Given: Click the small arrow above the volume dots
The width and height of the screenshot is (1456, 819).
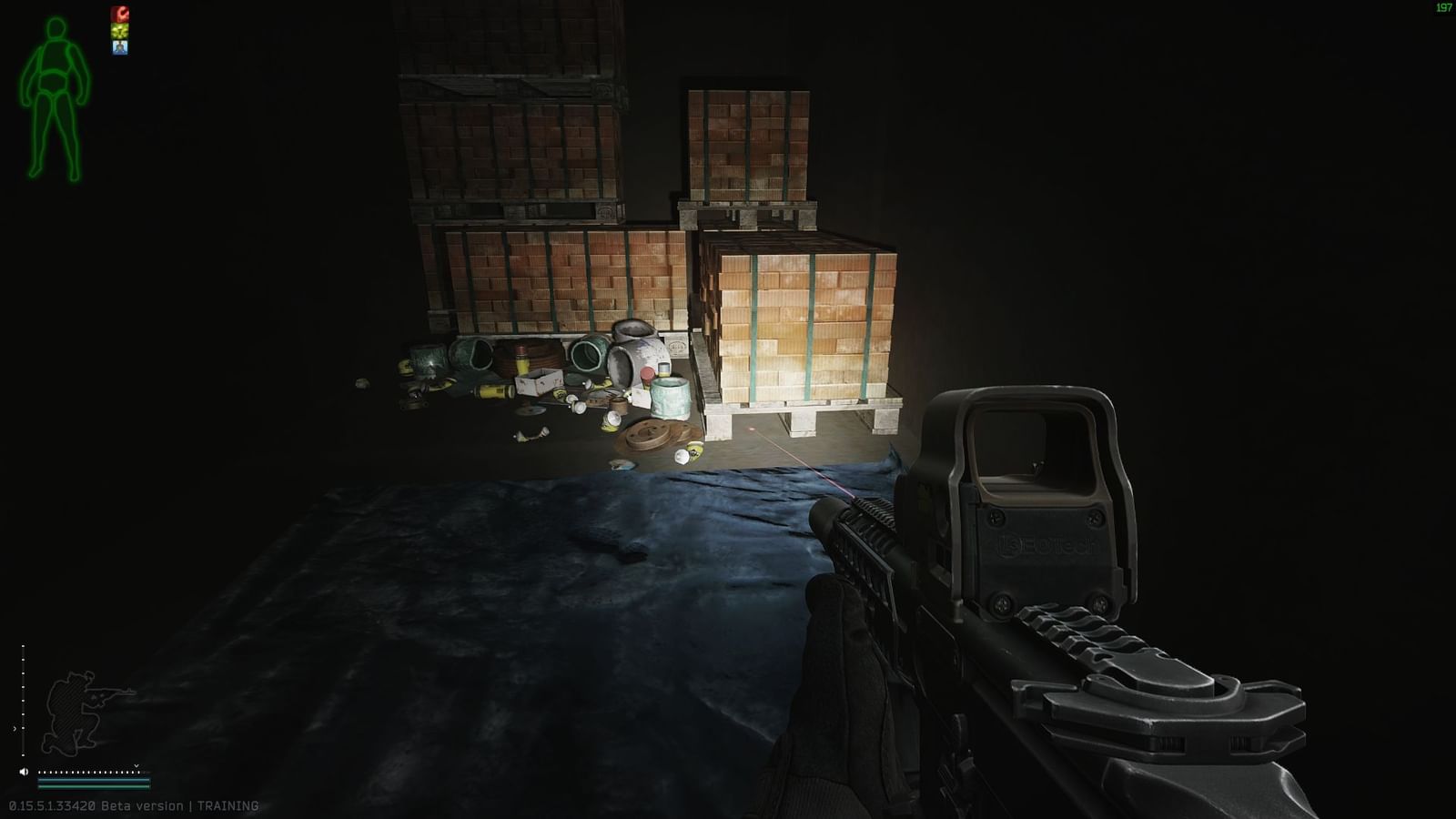Looking at the screenshot, I should (136, 765).
